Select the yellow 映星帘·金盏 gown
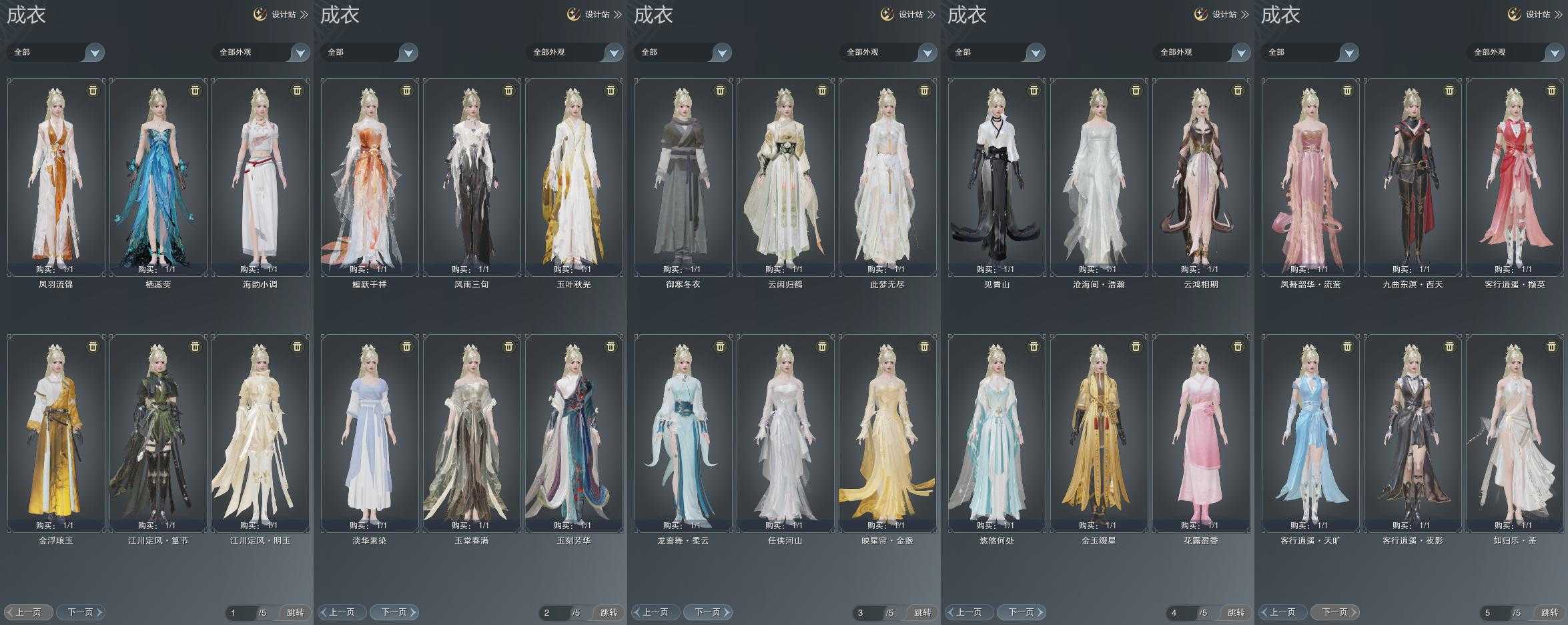 pos(887,433)
